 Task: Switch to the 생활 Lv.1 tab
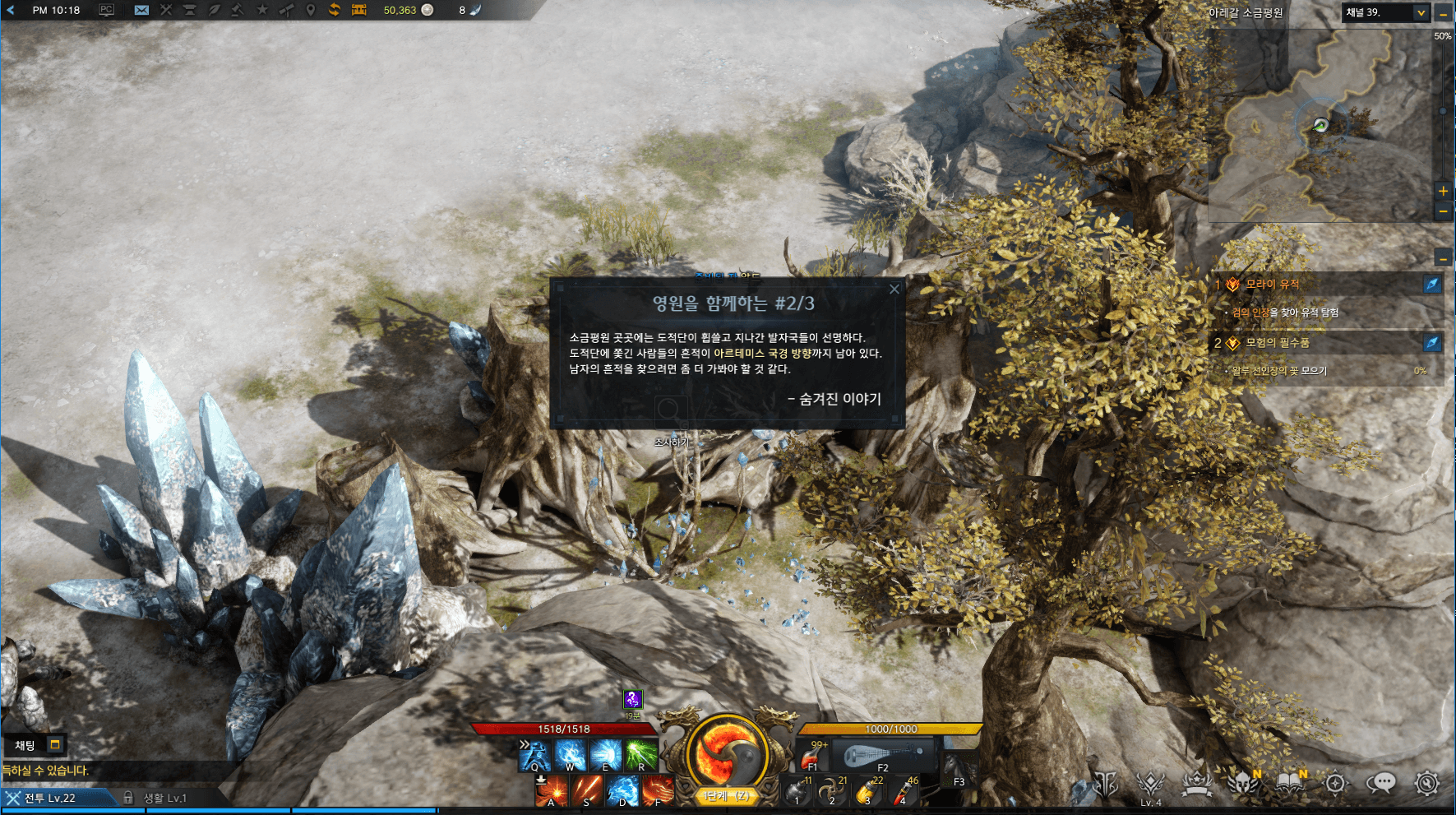click(x=164, y=798)
